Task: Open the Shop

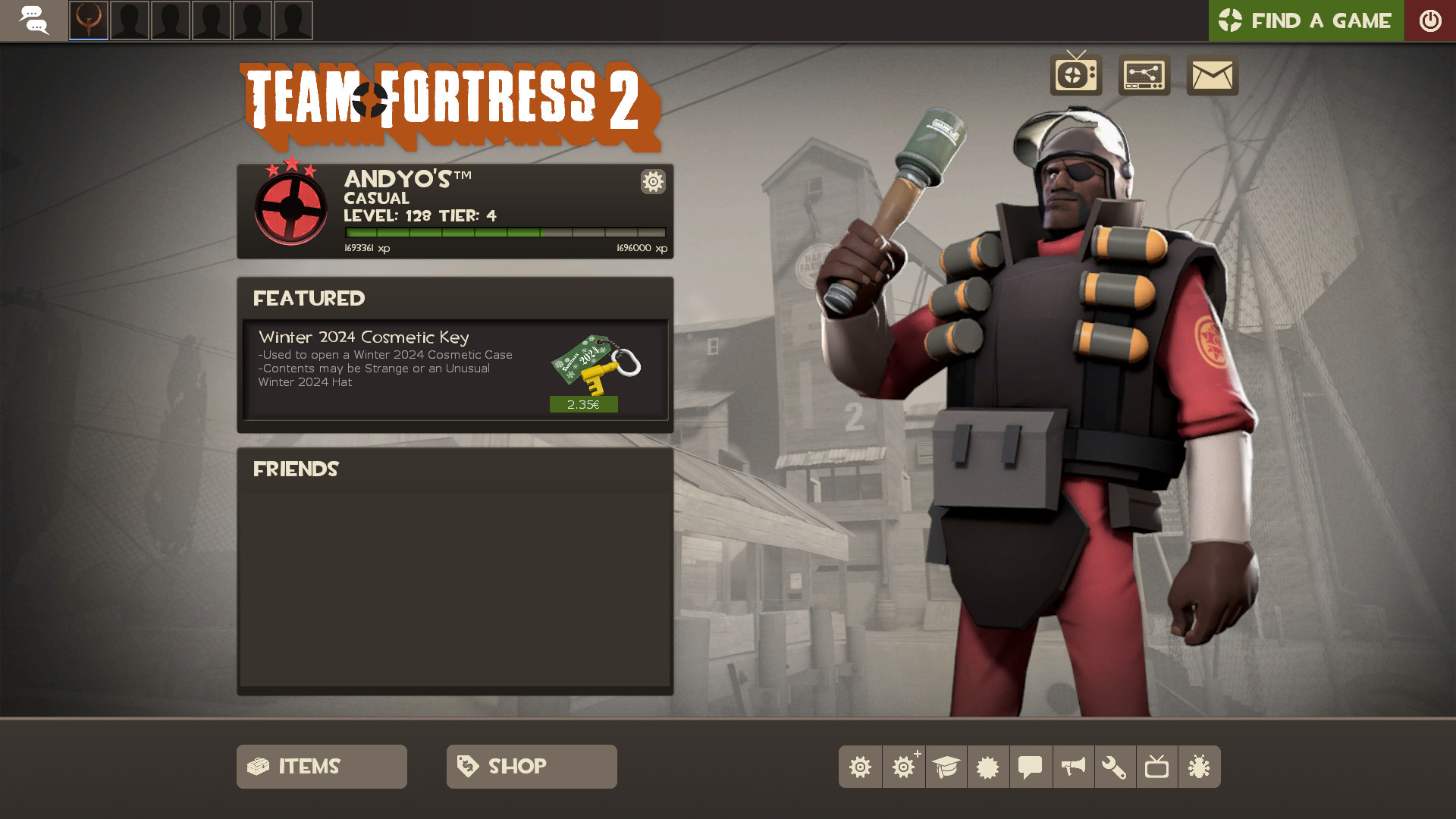Action: pyautogui.click(x=531, y=766)
